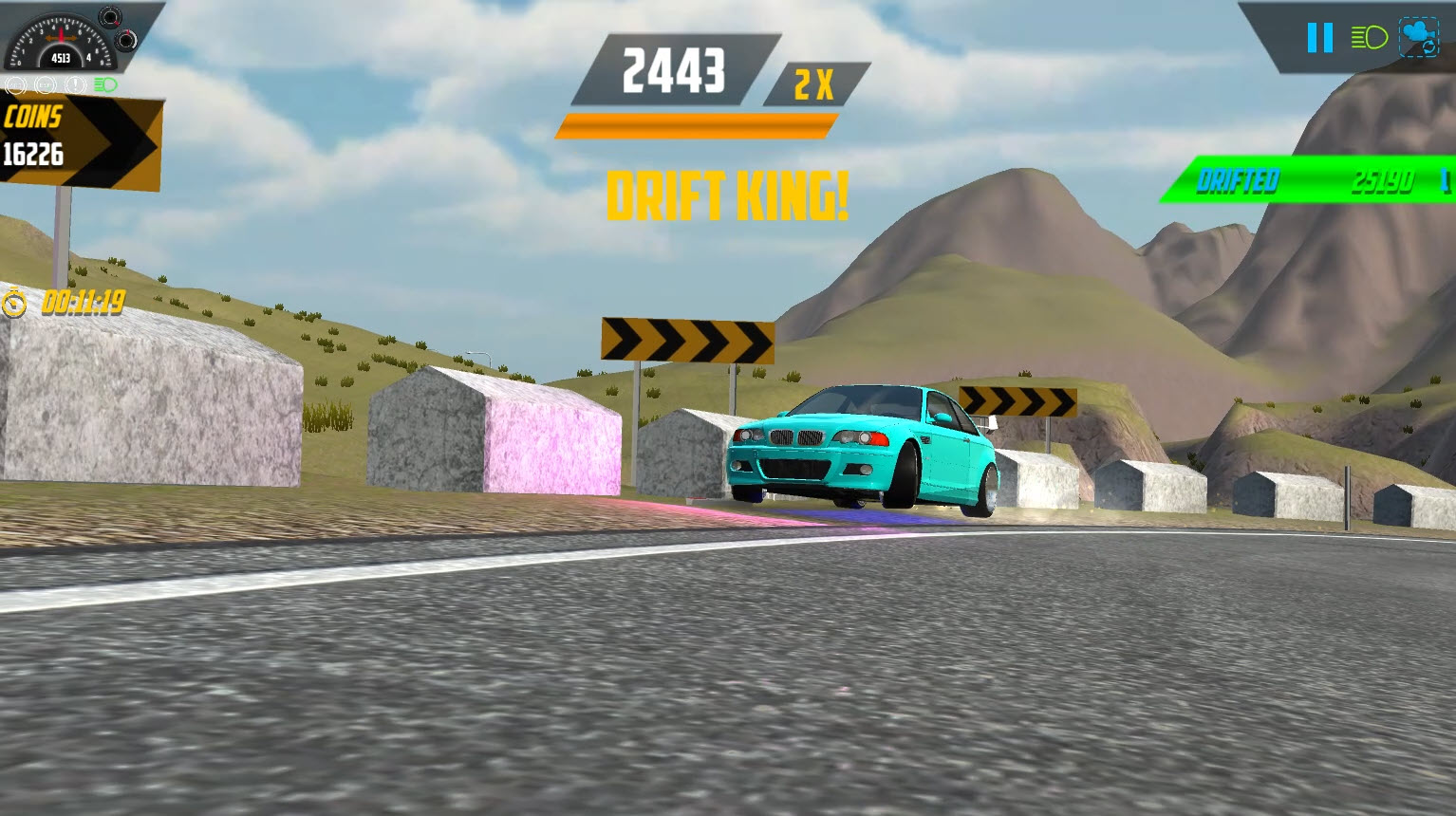Screen dimensions: 1456x816
Task: Toggle headlights from the top-right toolbar
Action: 1368,38
